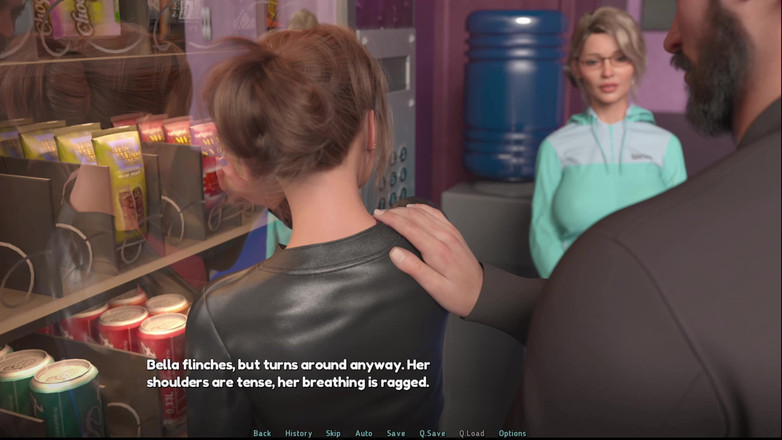Quick save with Q.Save

432,433
